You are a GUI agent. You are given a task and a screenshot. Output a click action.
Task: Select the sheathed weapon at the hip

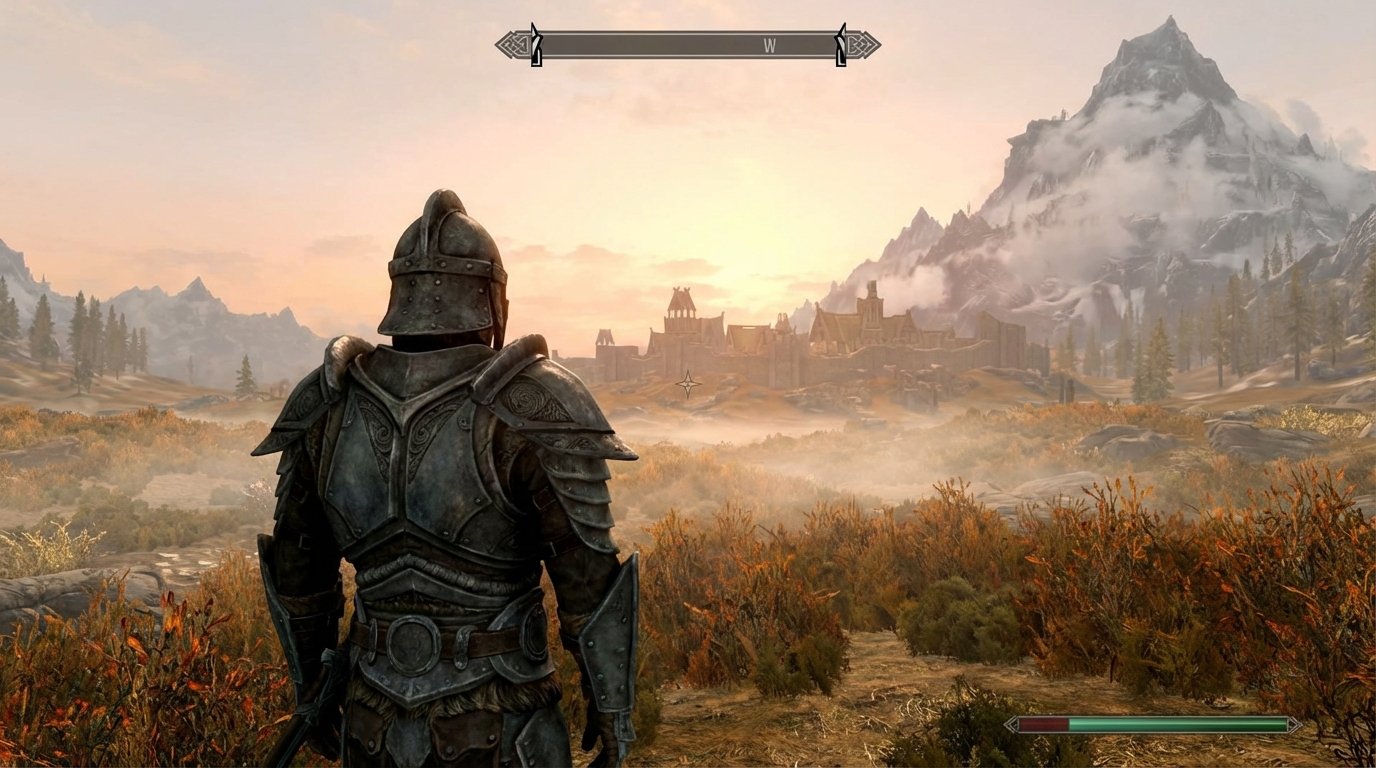(330, 680)
